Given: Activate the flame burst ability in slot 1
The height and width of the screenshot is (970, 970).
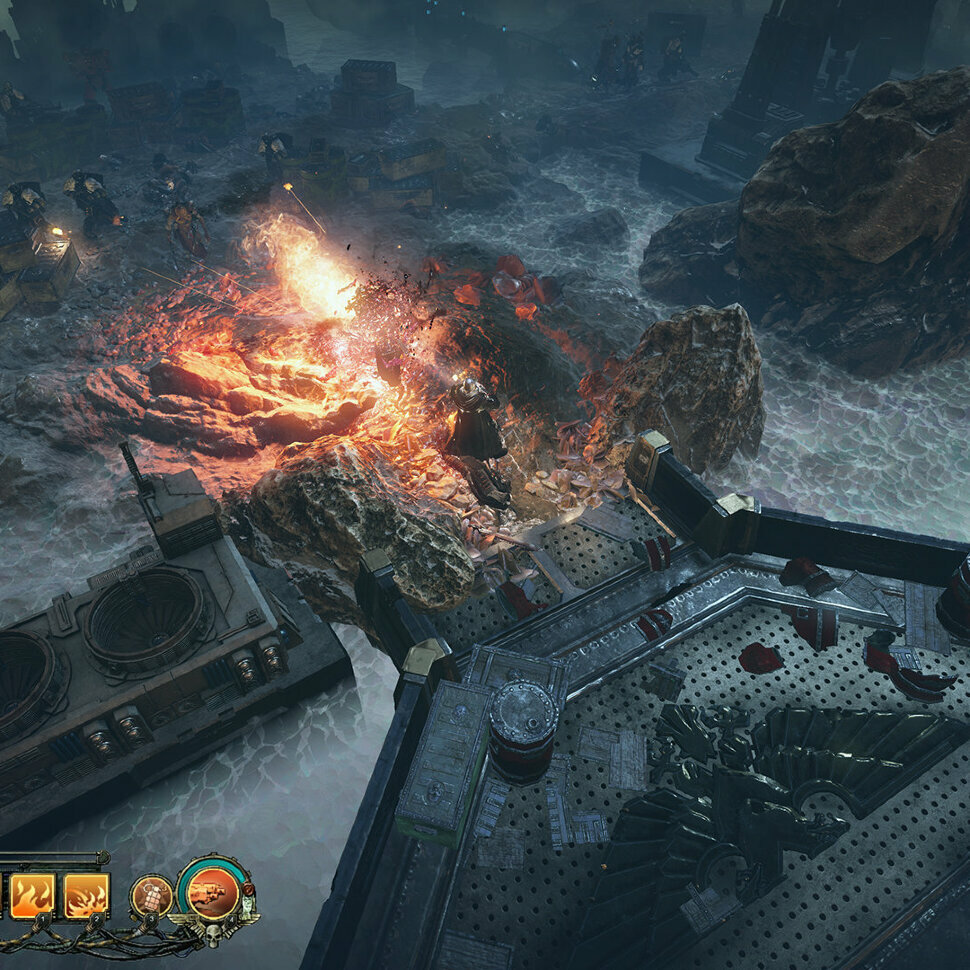Looking at the screenshot, I should click(x=32, y=895).
